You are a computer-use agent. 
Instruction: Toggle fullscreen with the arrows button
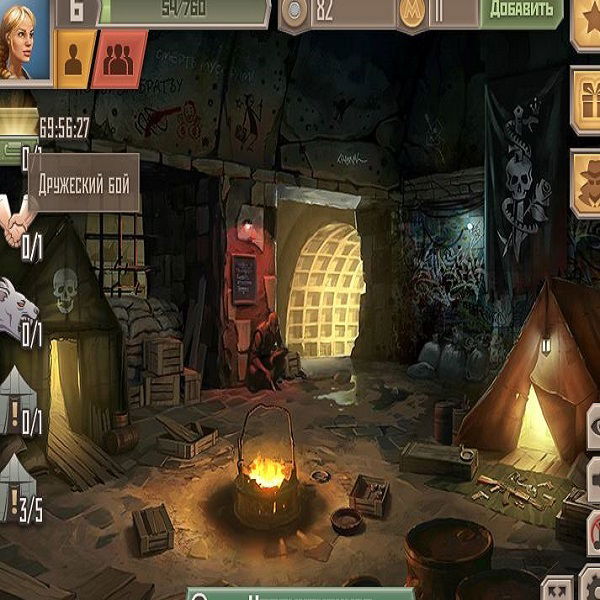pyautogui.click(x=559, y=588)
